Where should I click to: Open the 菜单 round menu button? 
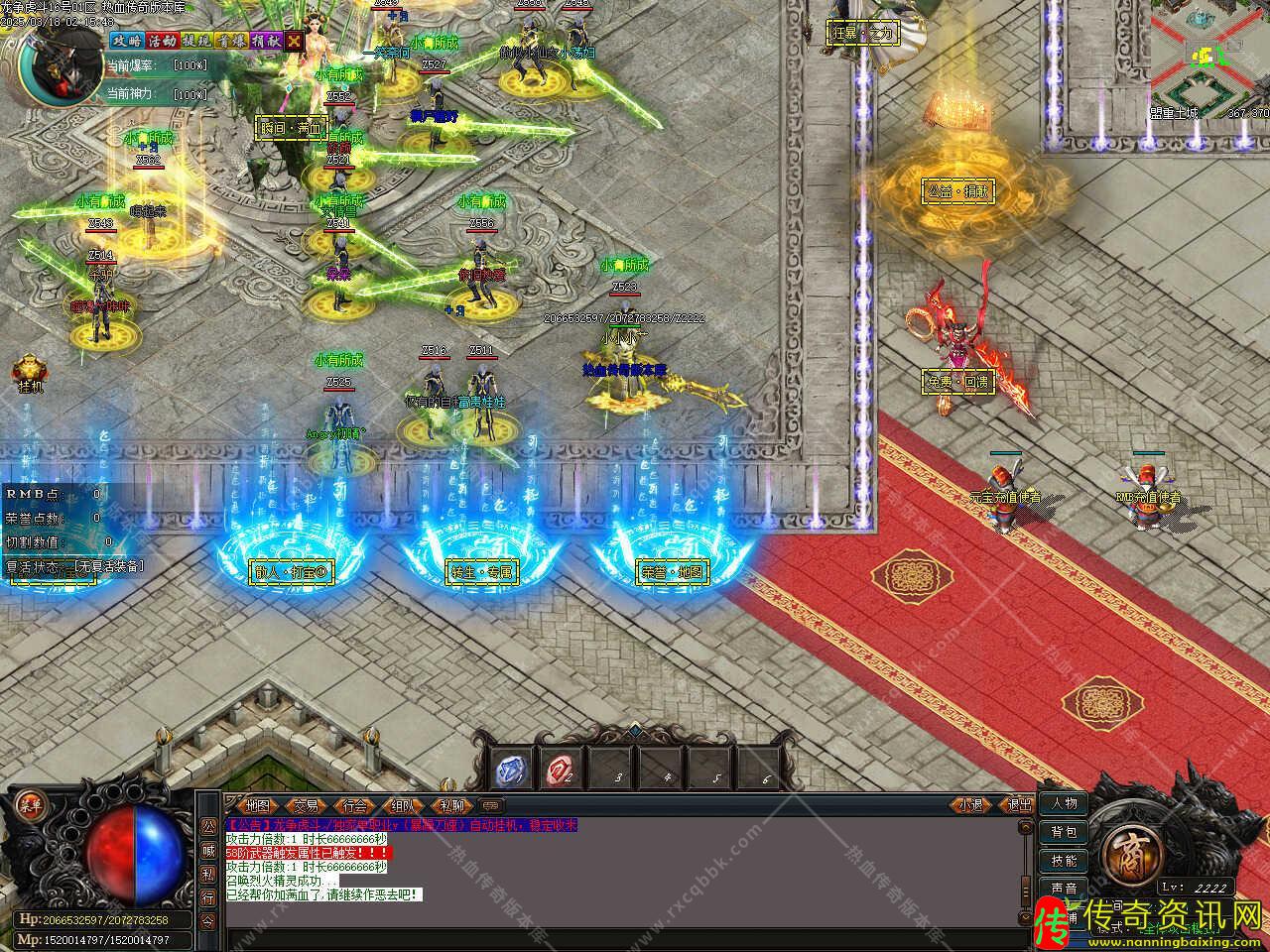click(x=32, y=803)
